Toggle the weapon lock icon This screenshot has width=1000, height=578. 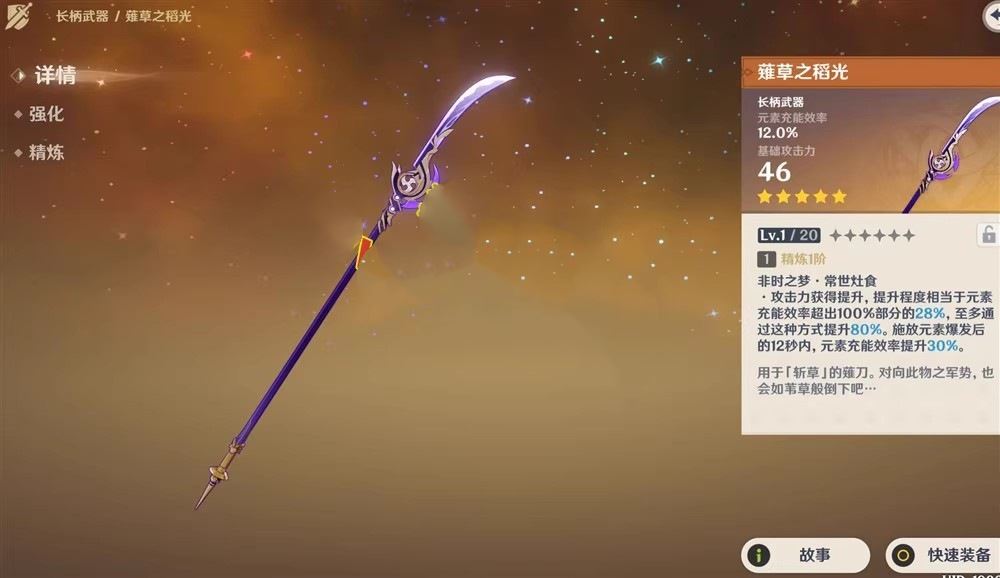click(988, 235)
